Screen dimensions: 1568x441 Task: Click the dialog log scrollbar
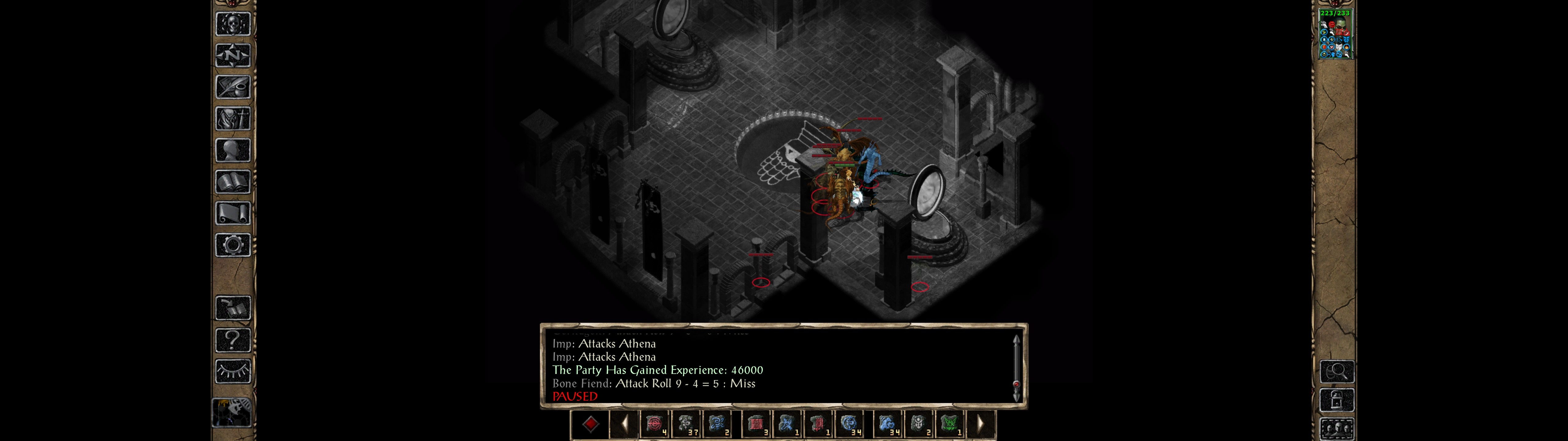point(1016,368)
